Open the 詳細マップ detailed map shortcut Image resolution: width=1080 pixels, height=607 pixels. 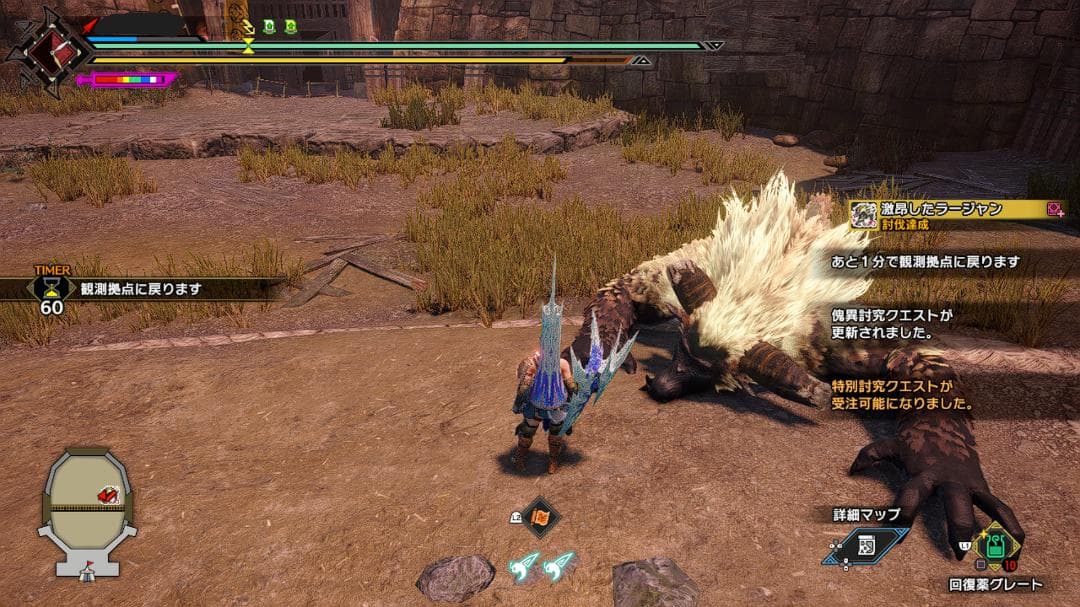click(866, 546)
